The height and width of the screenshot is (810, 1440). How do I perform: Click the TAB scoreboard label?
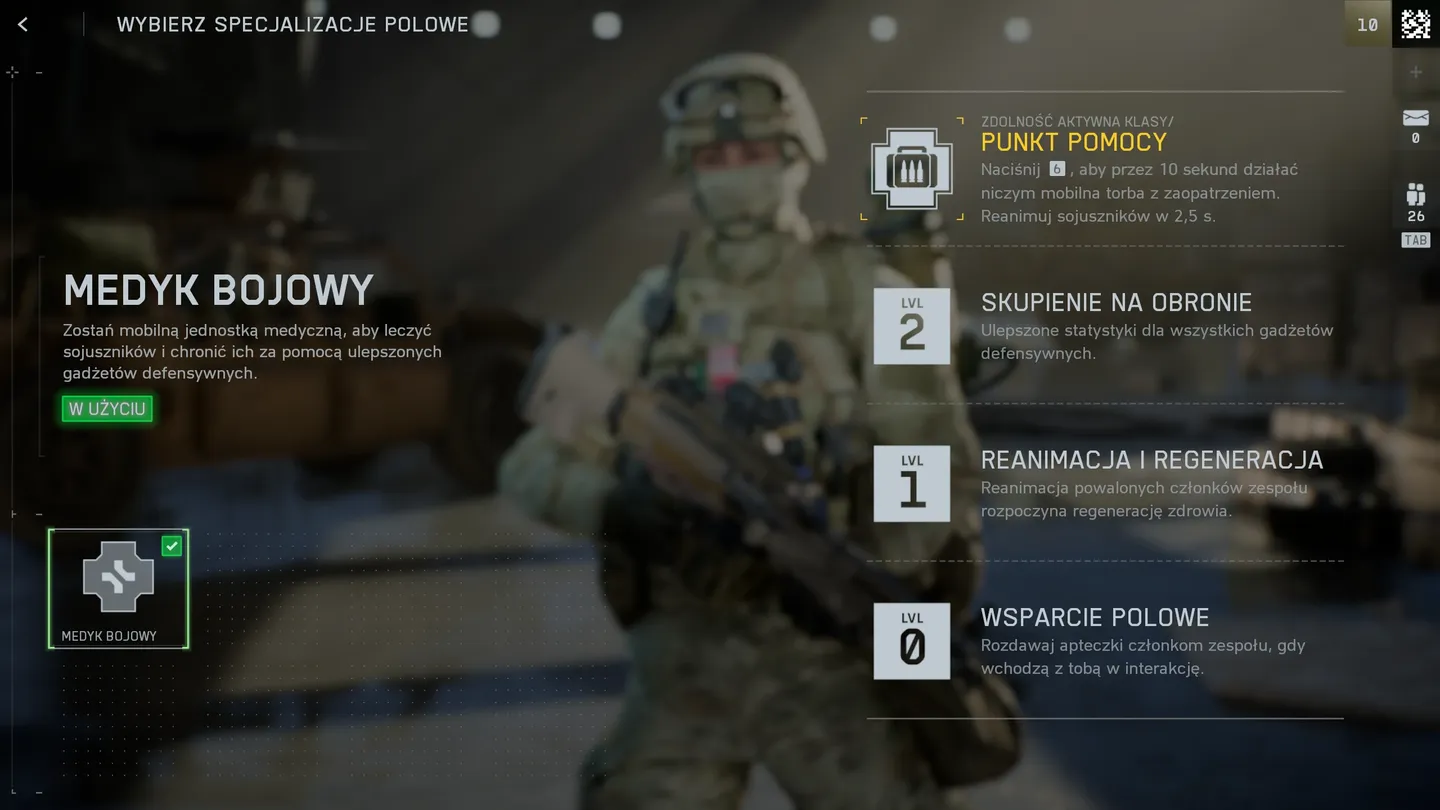click(x=1414, y=240)
